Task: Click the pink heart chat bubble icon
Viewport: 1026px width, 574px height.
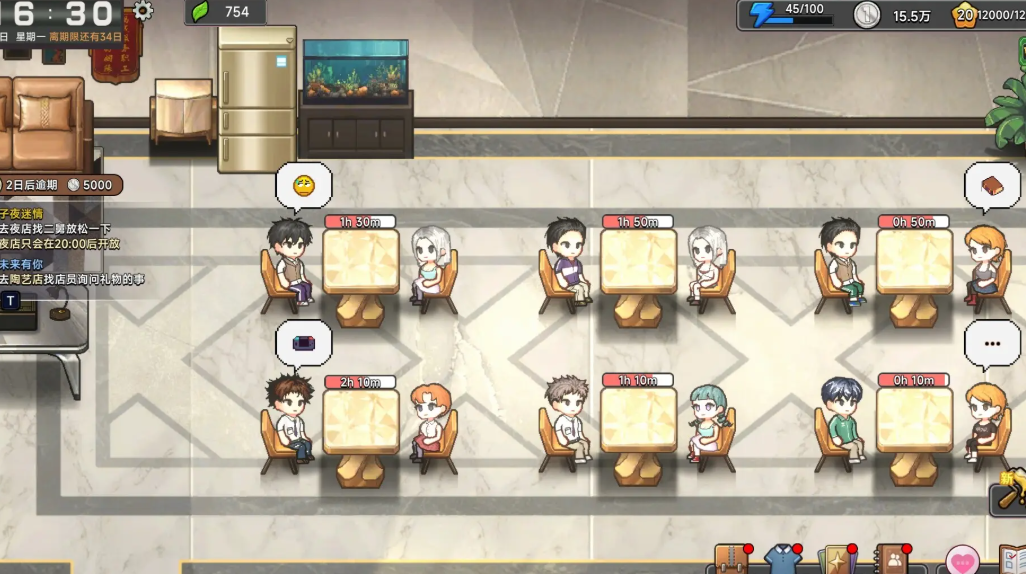Action: [962, 561]
